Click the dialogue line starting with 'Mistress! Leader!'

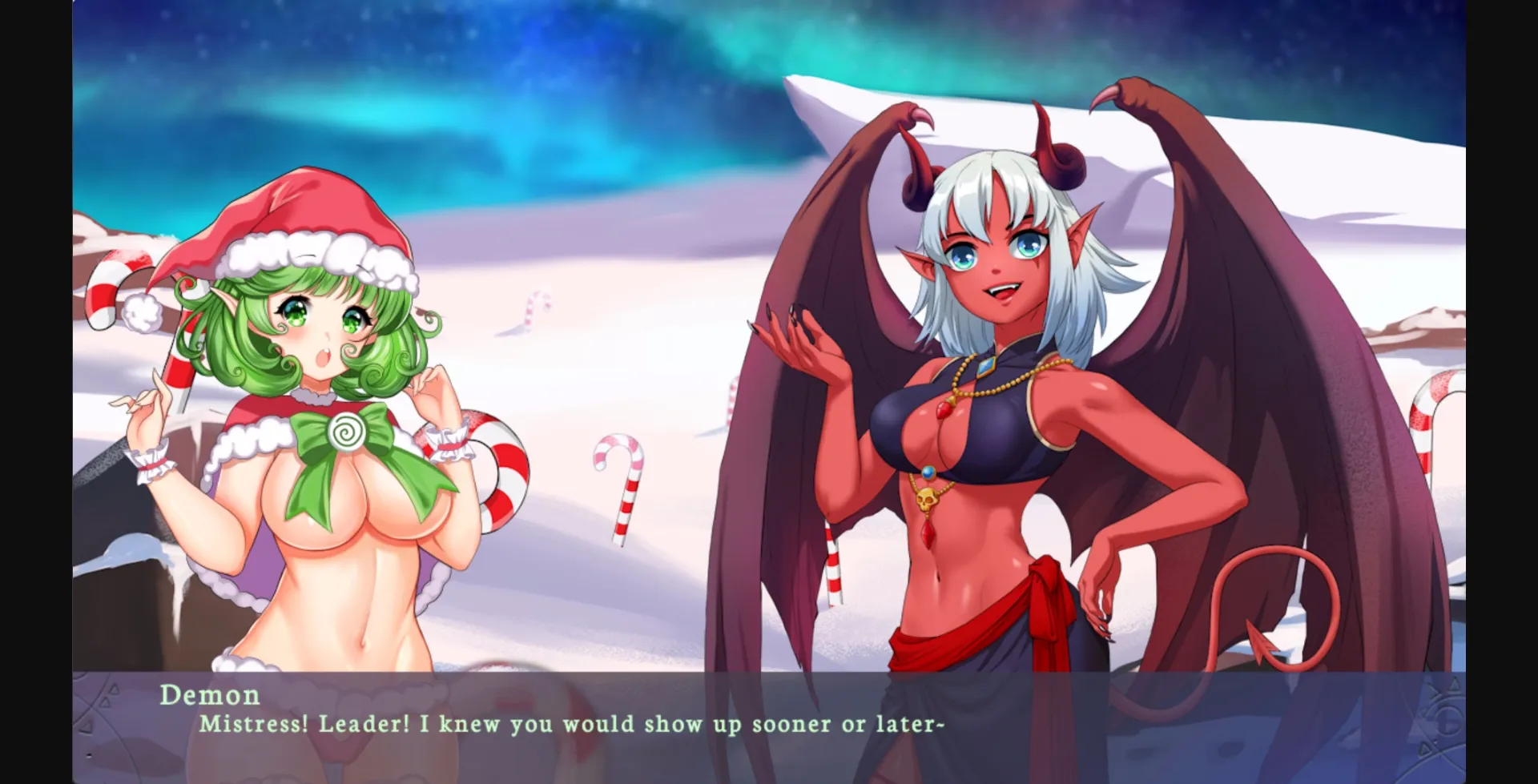coord(573,723)
